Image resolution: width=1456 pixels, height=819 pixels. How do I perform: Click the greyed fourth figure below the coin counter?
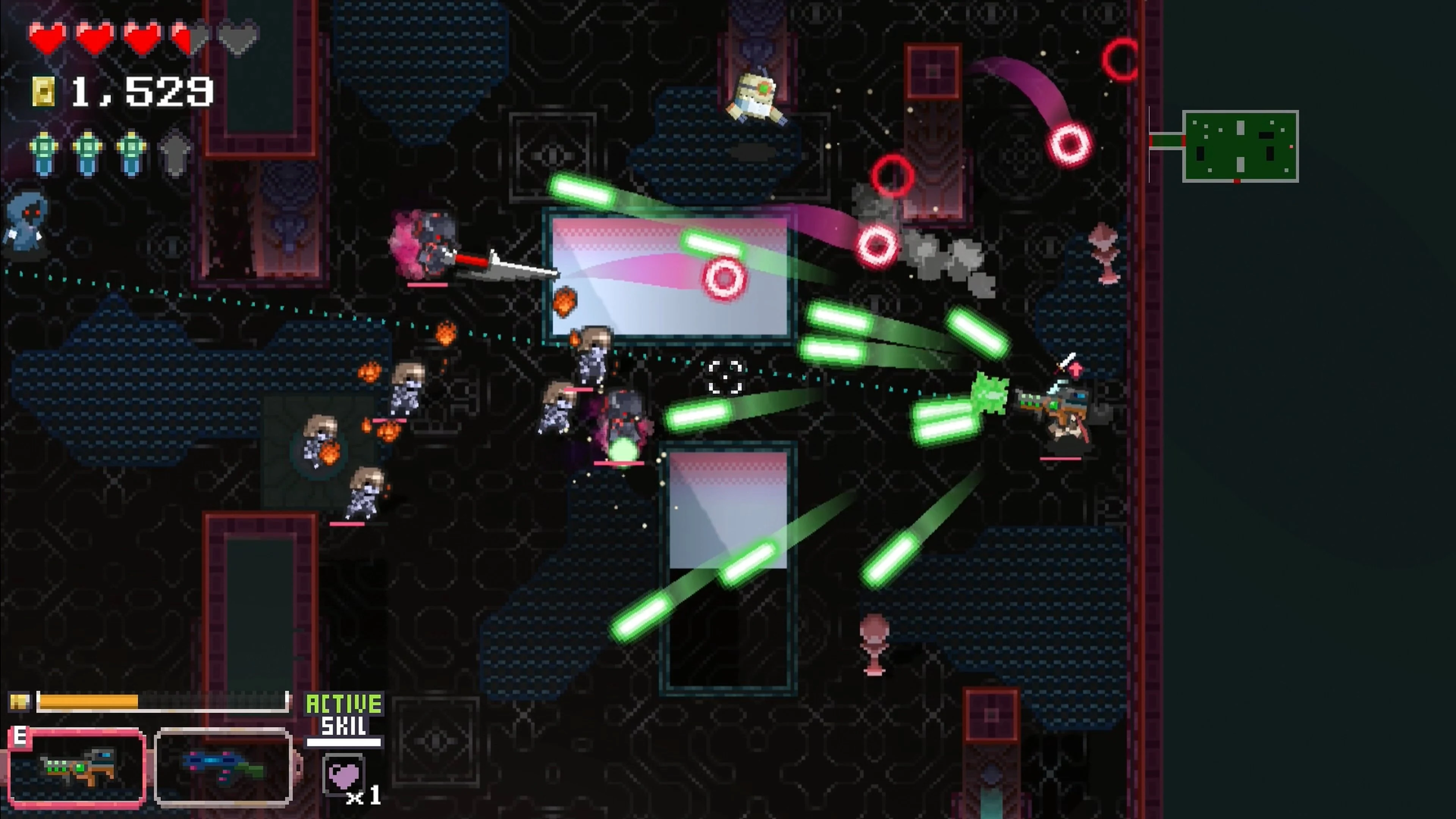[176, 152]
